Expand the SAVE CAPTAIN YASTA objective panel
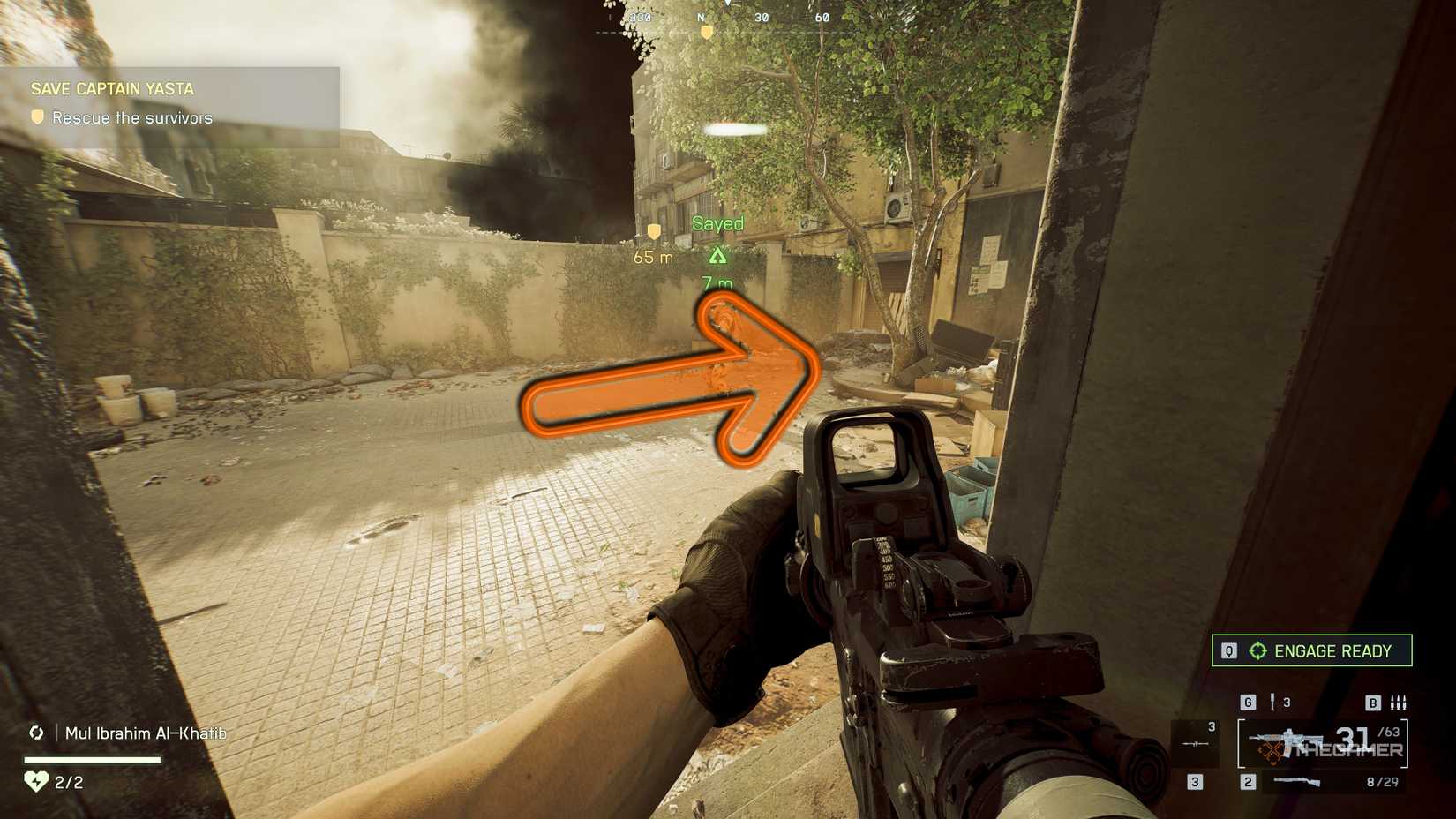This screenshot has height=819, width=1456. pos(113,88)
